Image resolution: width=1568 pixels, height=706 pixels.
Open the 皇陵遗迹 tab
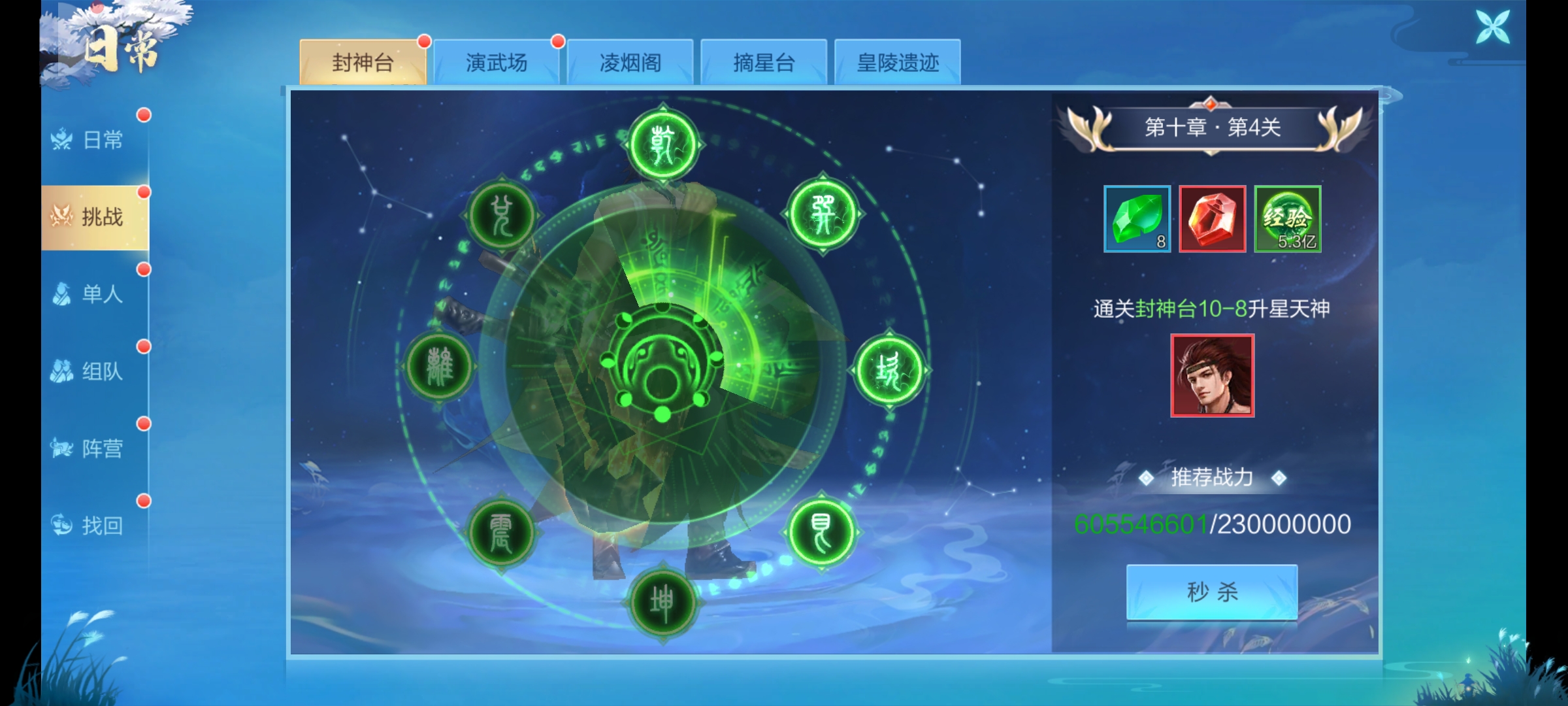point(898,63)
